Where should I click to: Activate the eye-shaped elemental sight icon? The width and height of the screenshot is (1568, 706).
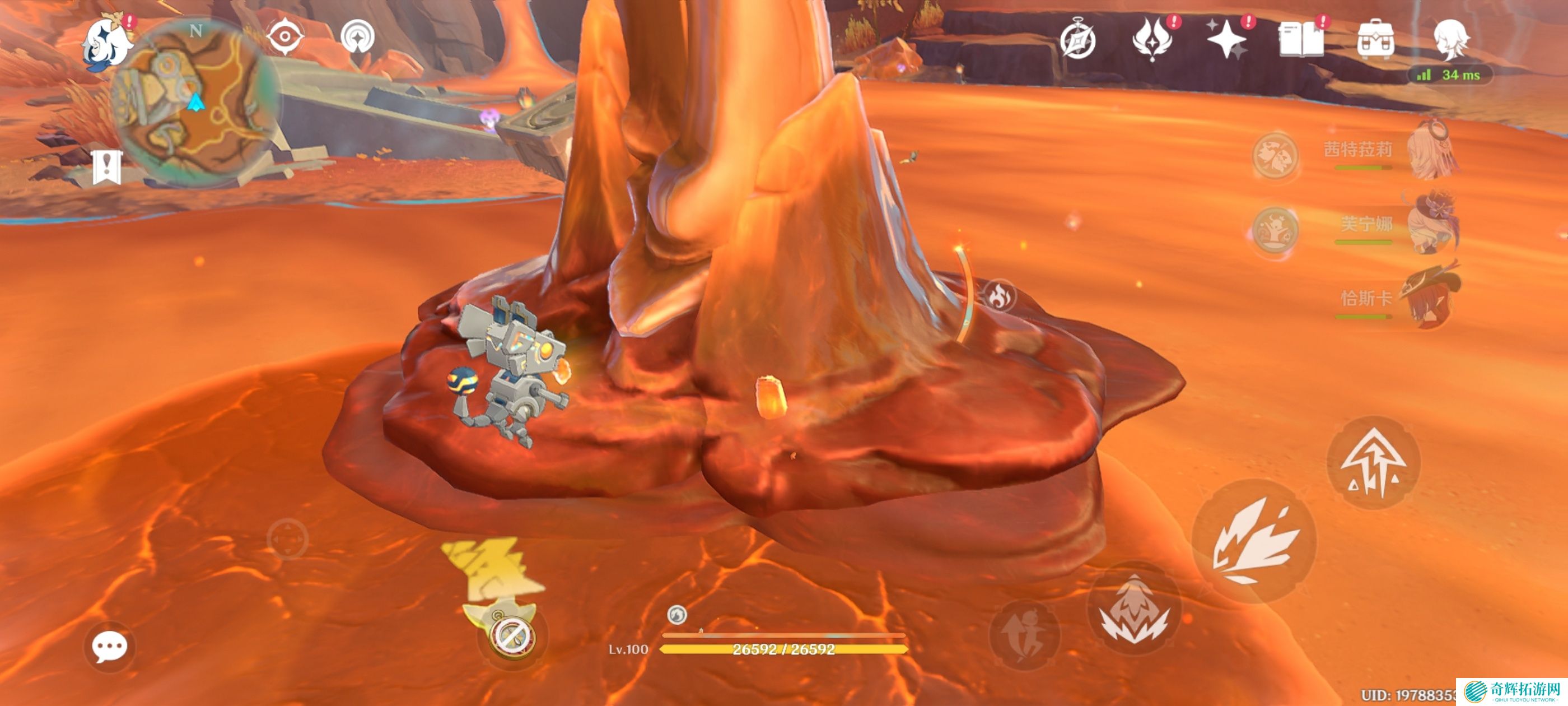click(x=285, y=36)
